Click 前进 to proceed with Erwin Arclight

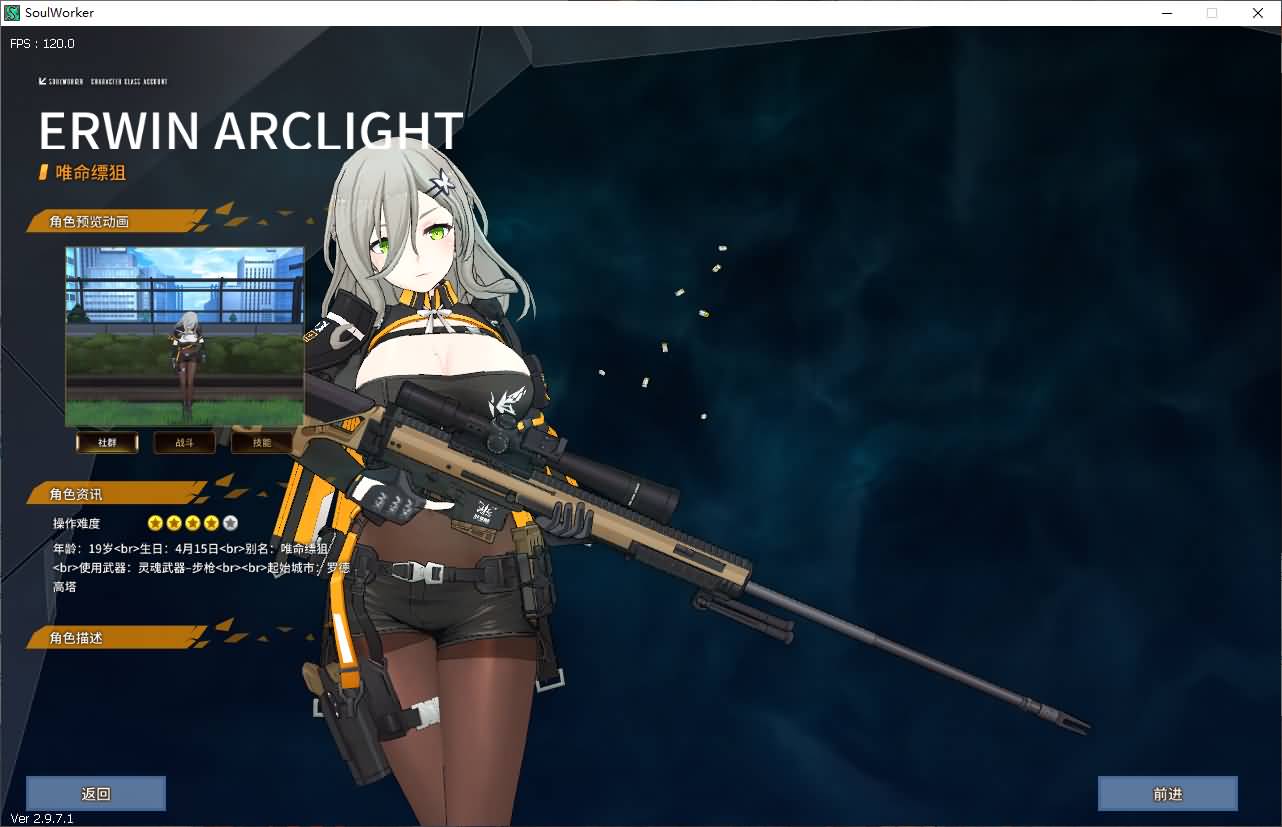coord(1167,793)
